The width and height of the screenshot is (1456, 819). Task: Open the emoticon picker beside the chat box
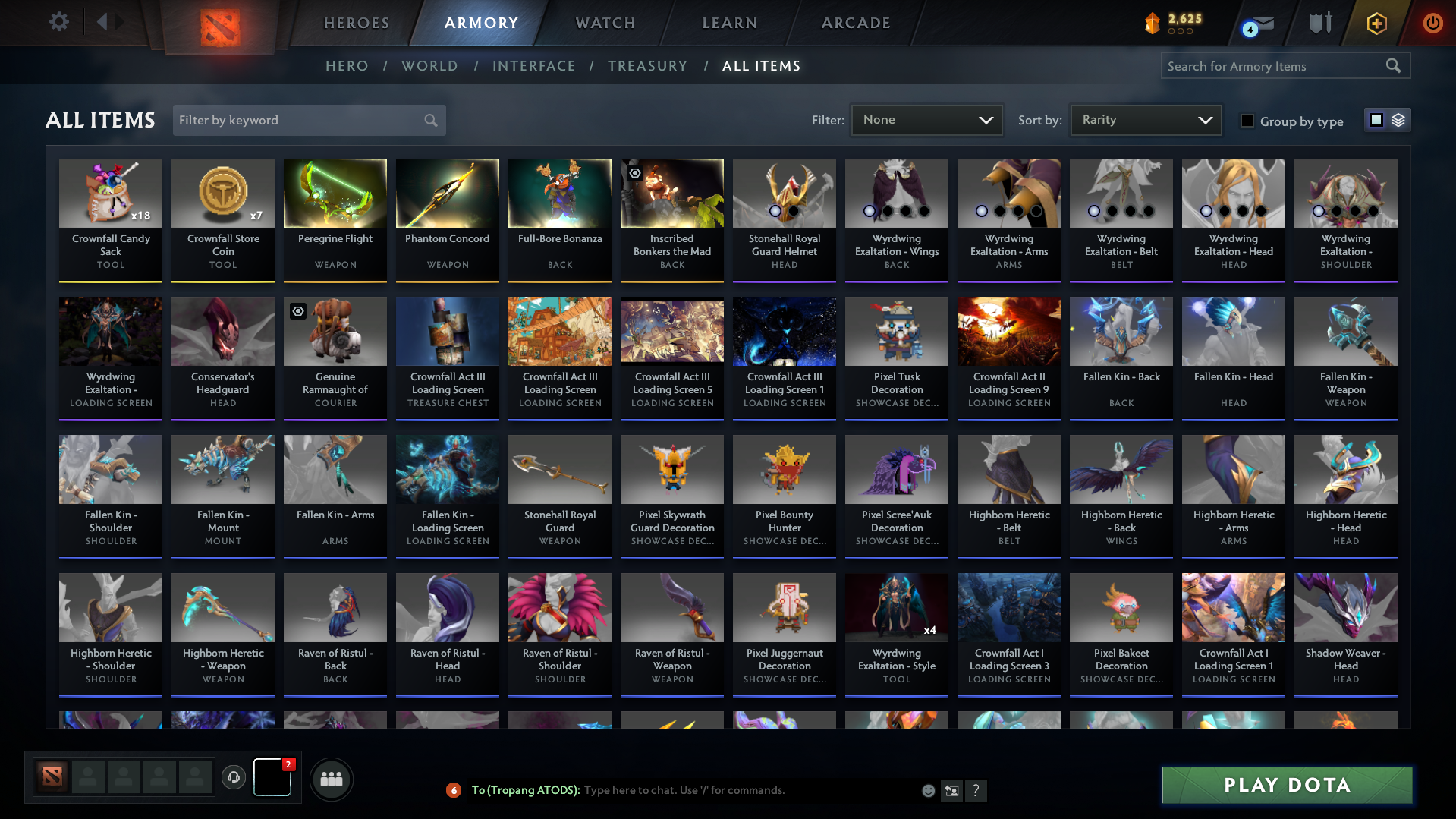coord(928,790)
